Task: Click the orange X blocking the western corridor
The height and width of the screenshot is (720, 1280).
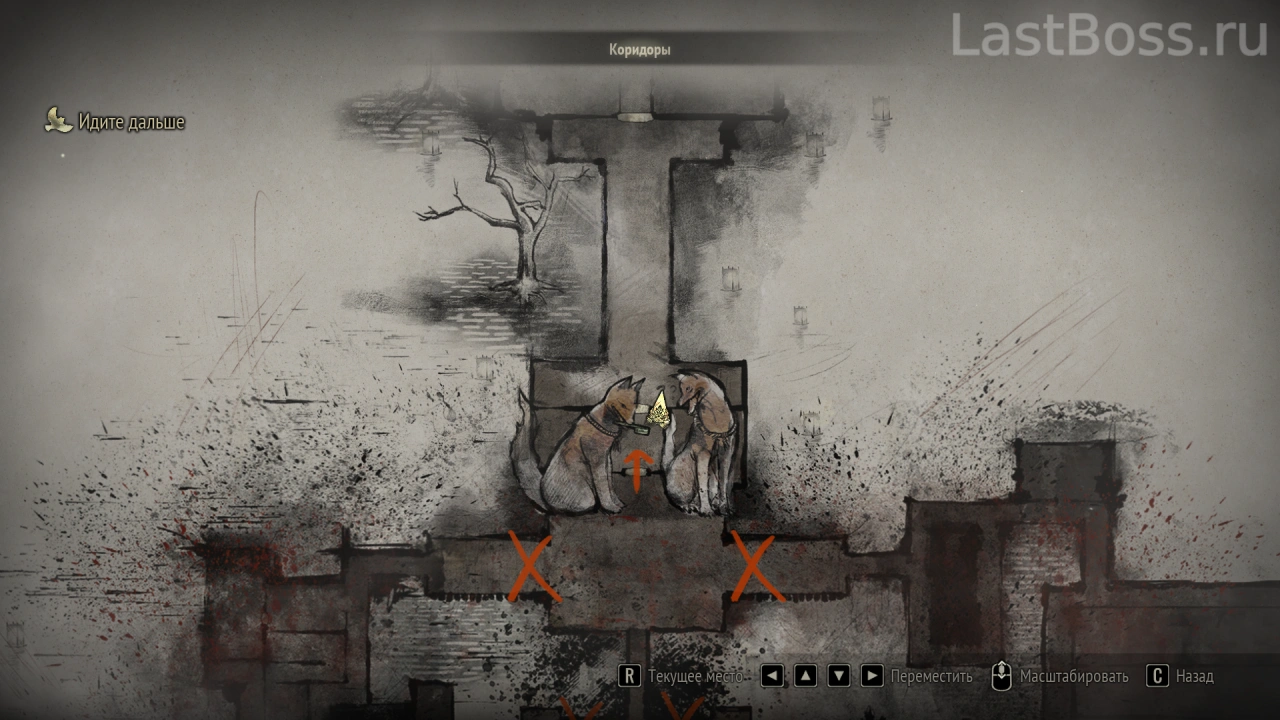Action: click(532, 567)
